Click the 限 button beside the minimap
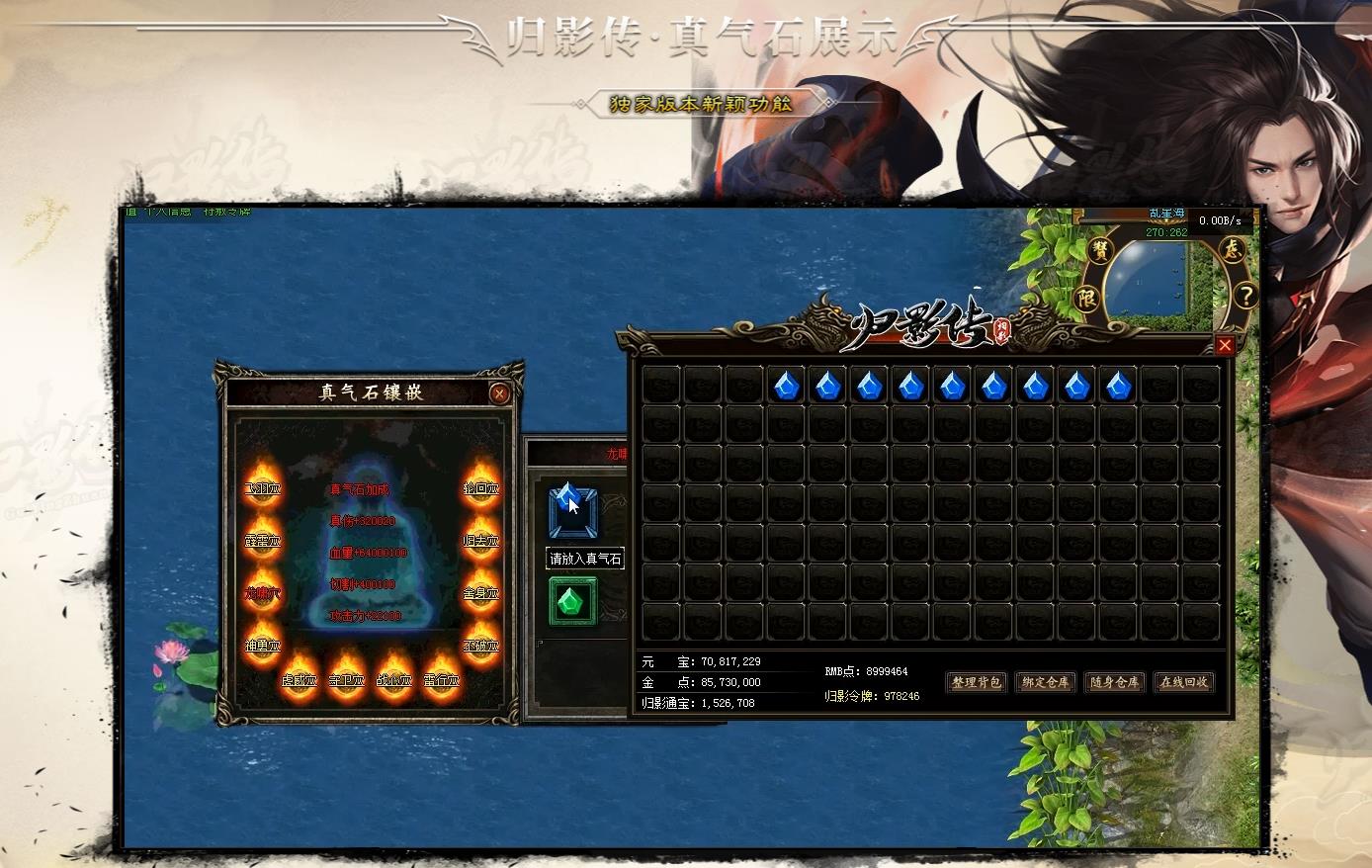This screenshot has width=1372, height=868. [1087, 298]
